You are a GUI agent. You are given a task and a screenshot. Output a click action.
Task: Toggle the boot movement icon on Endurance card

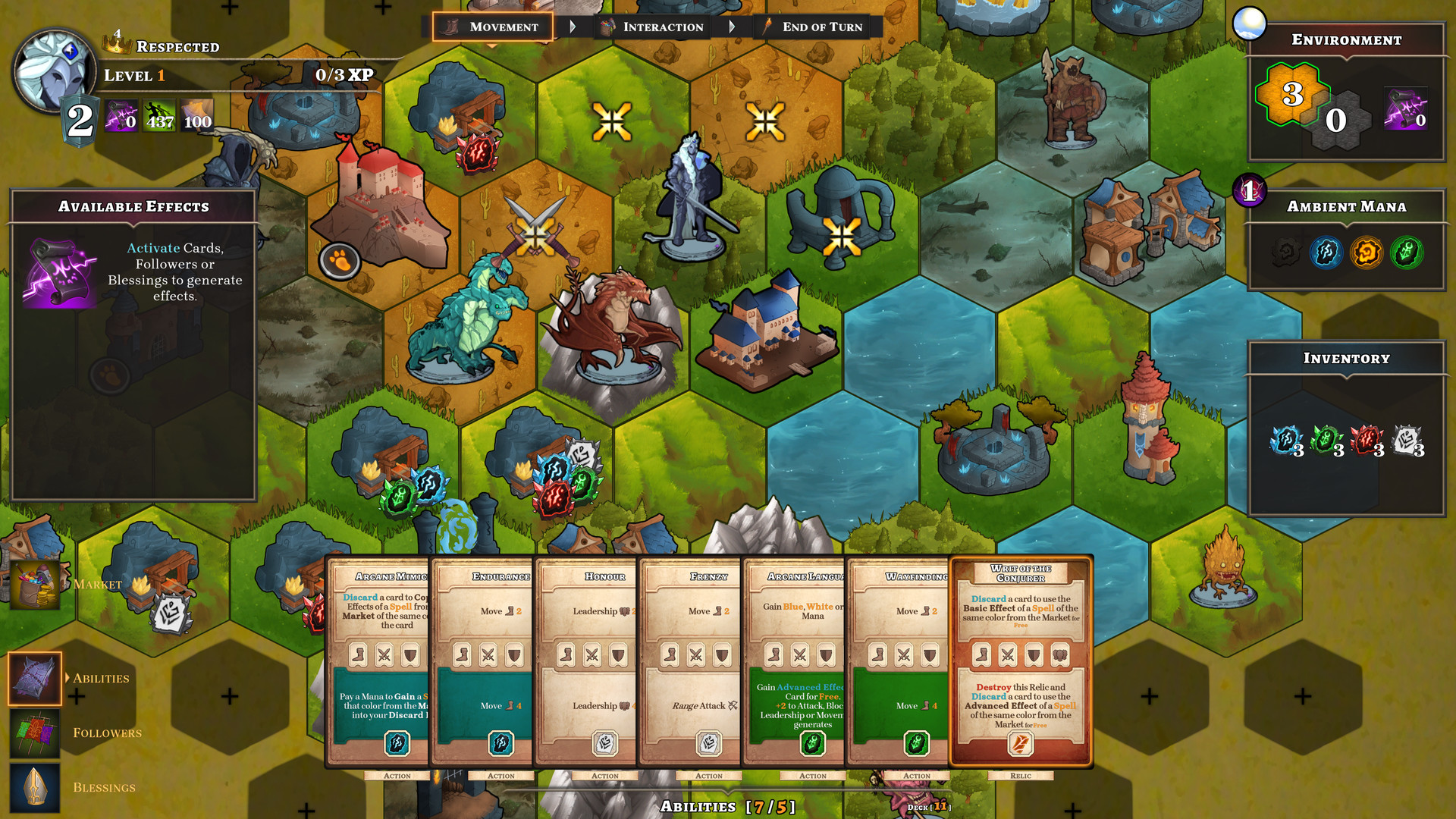(x=462, y=655)
